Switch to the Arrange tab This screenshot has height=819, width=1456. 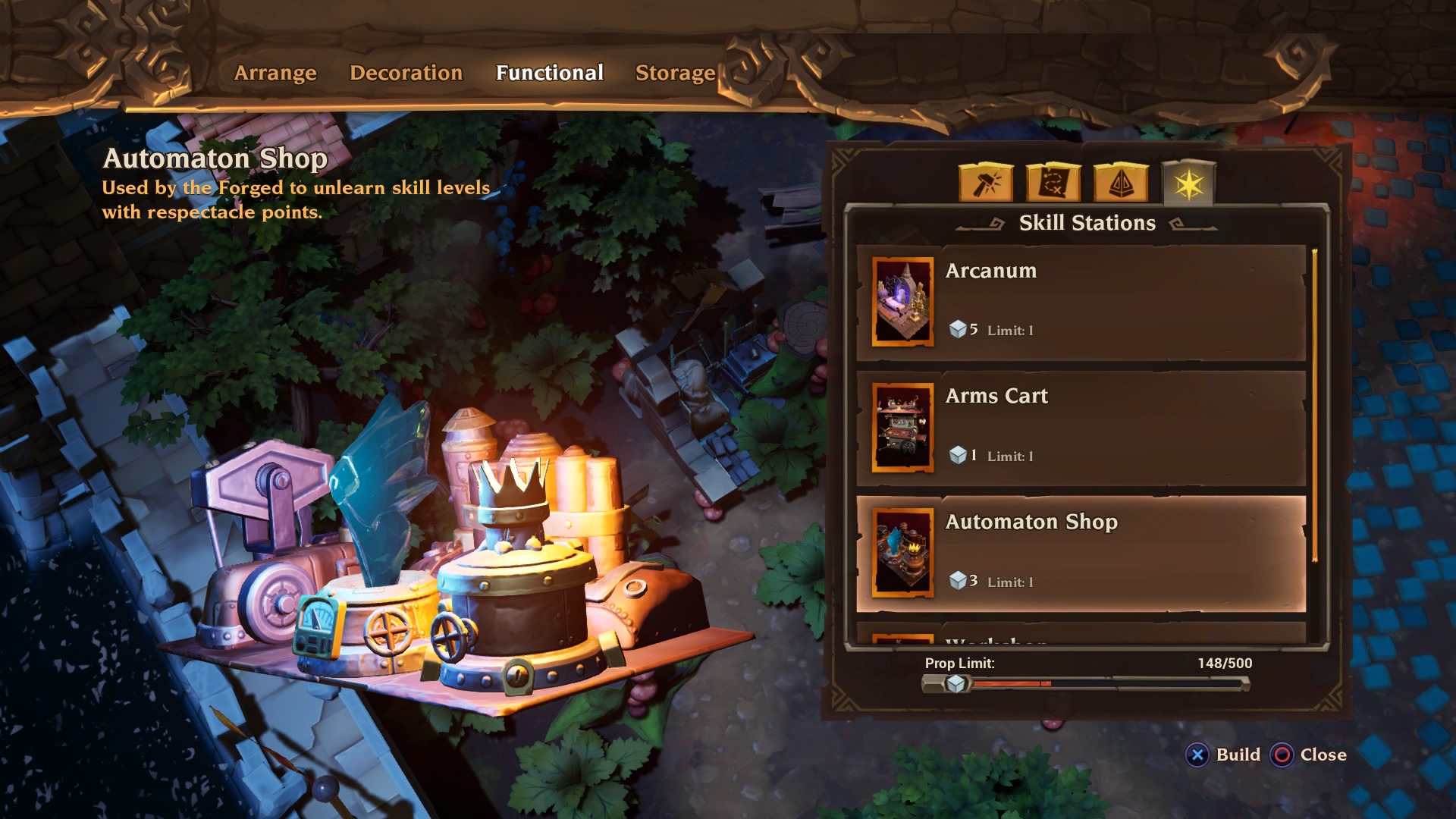pyautogui.click(x=276, y=74)
